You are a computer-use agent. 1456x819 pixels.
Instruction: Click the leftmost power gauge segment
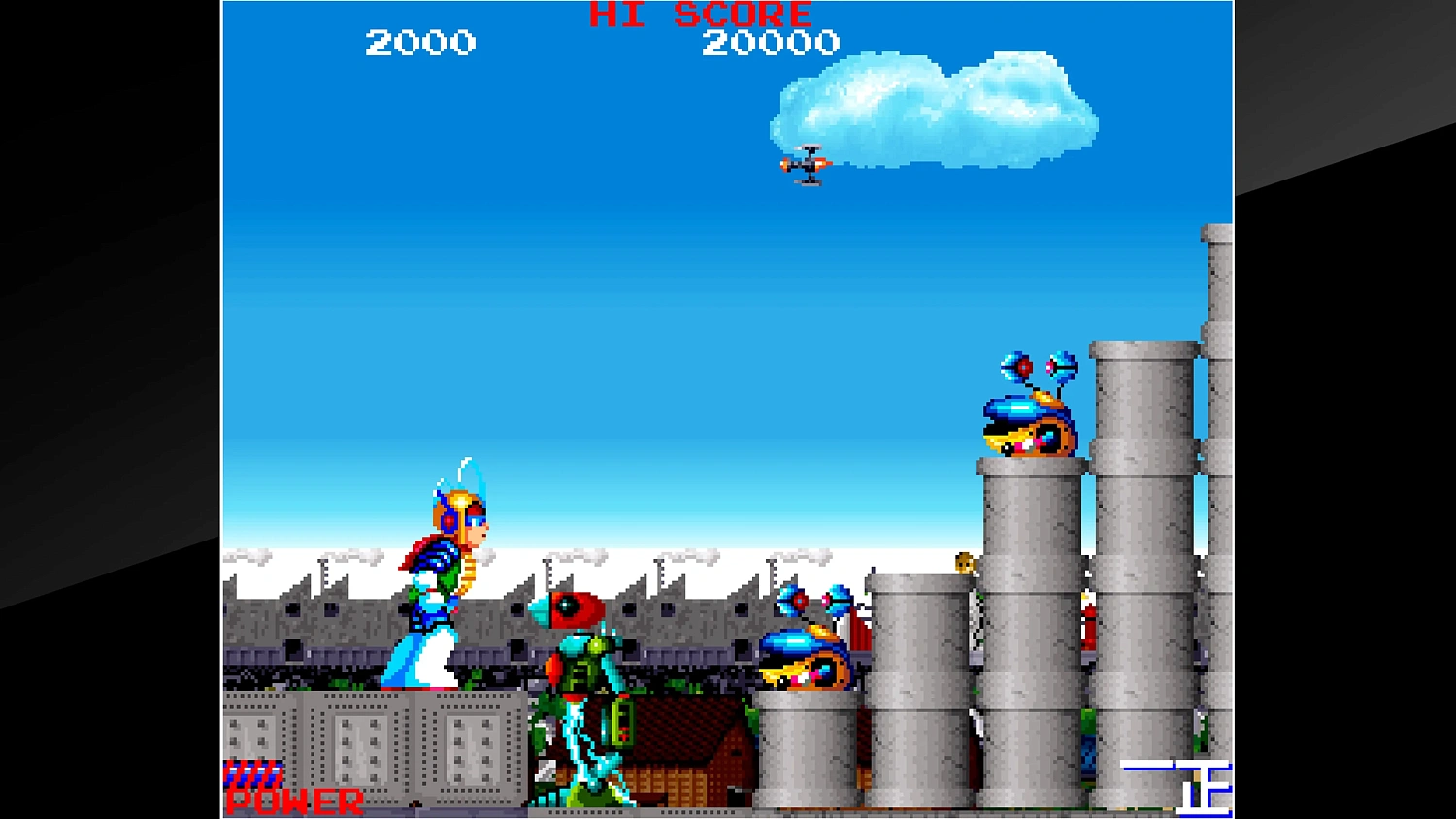231,773
